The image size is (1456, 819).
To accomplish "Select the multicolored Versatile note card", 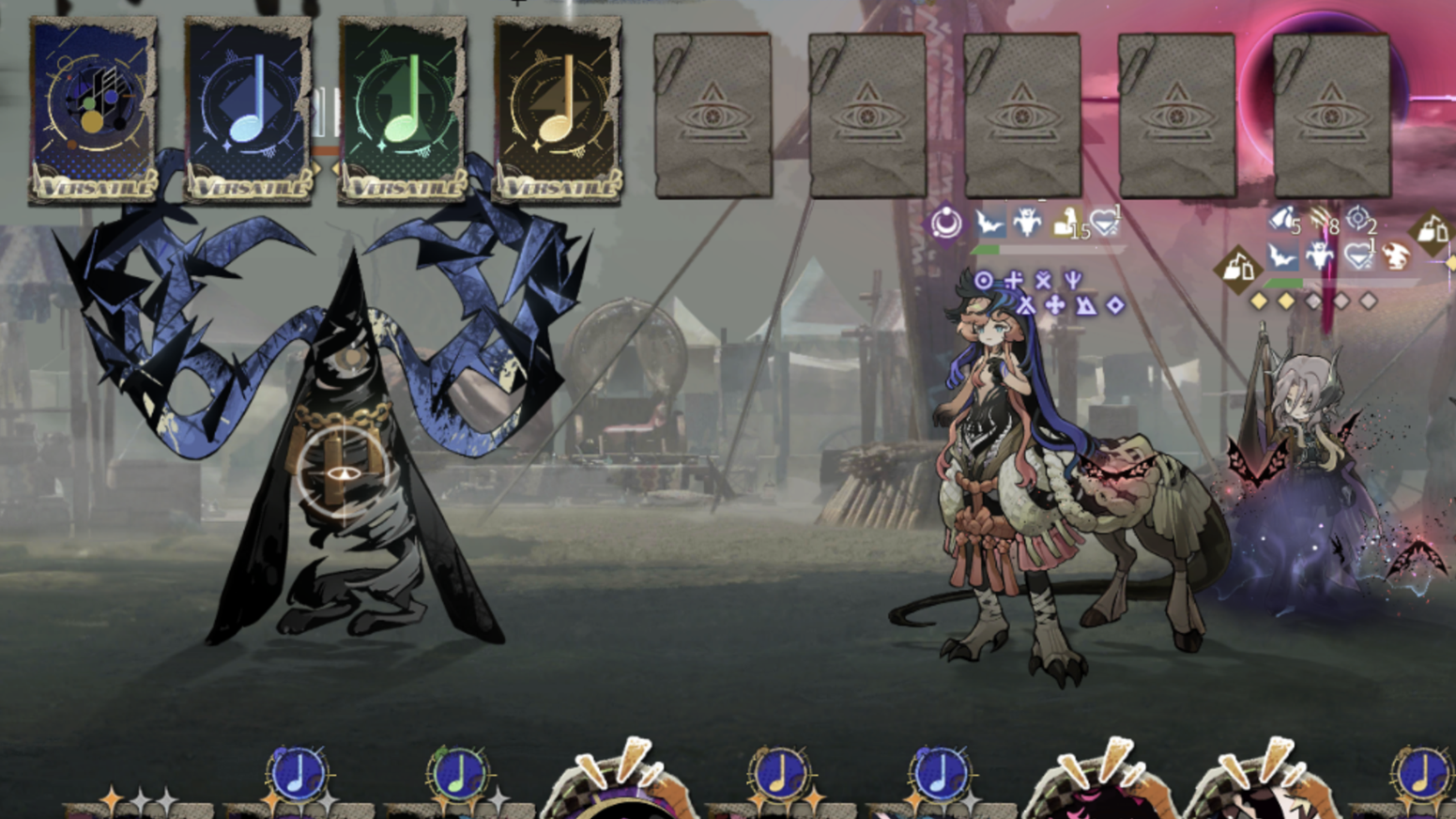I will point(93,109).
